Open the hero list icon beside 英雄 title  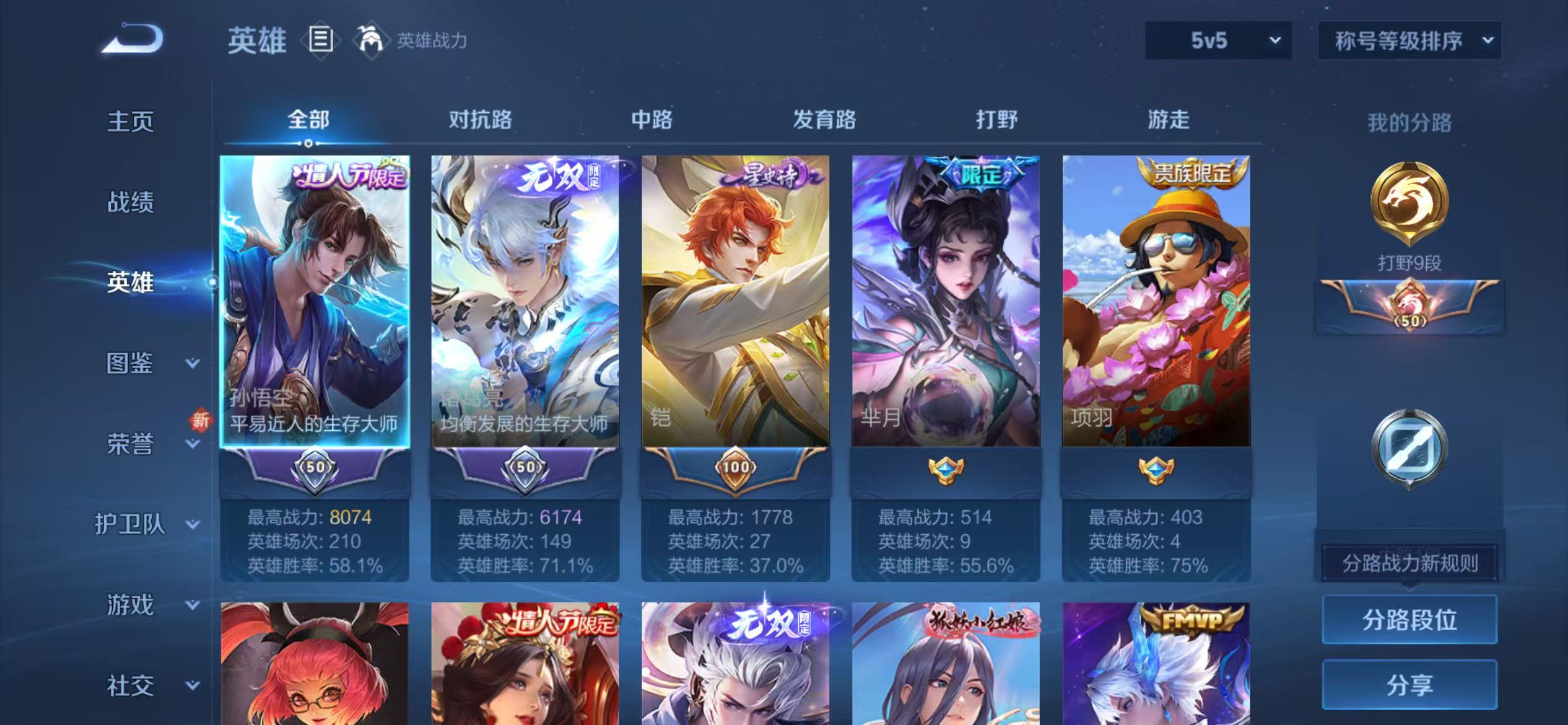tap(320, 40)
